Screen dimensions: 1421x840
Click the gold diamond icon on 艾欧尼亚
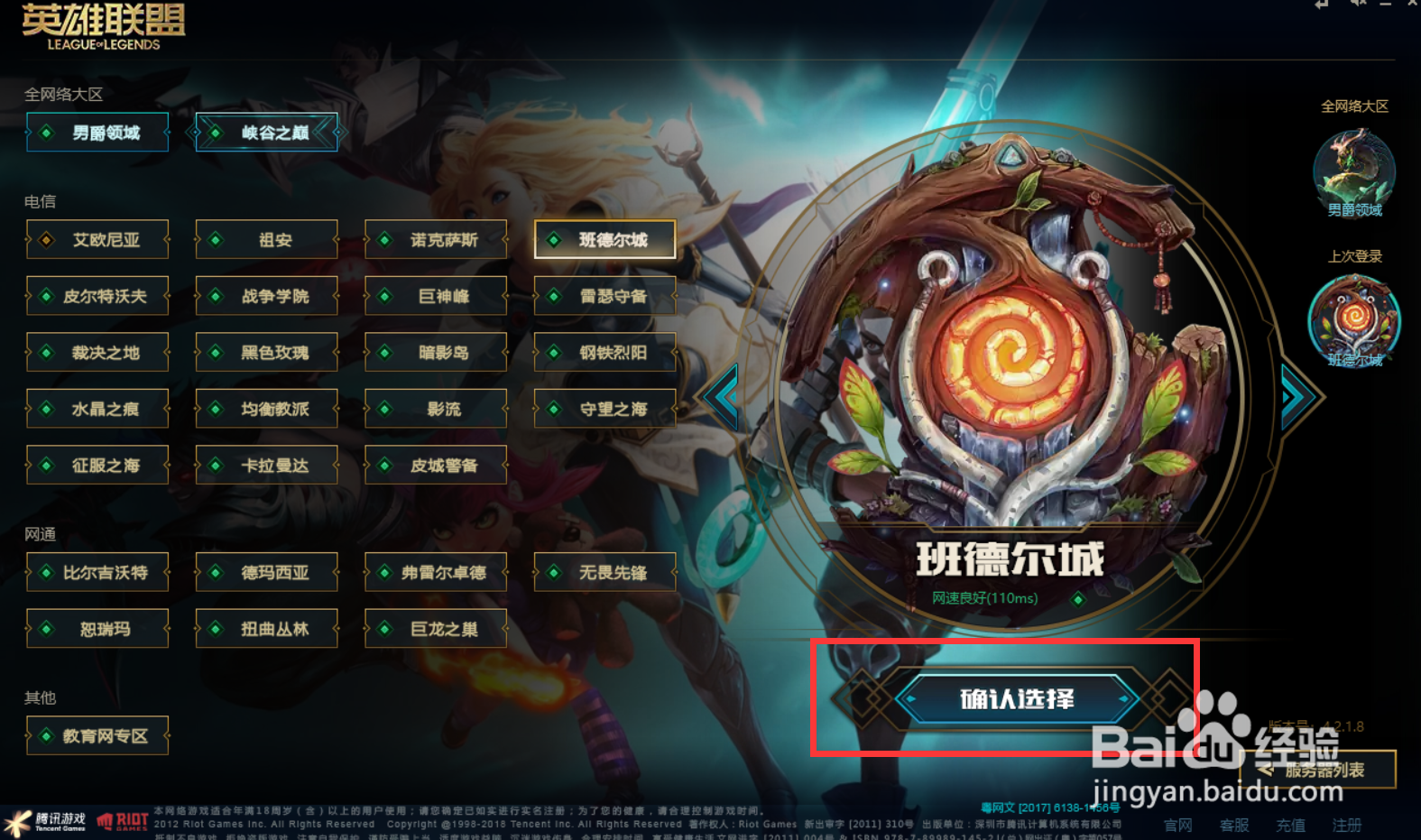[x=44, y=239]
